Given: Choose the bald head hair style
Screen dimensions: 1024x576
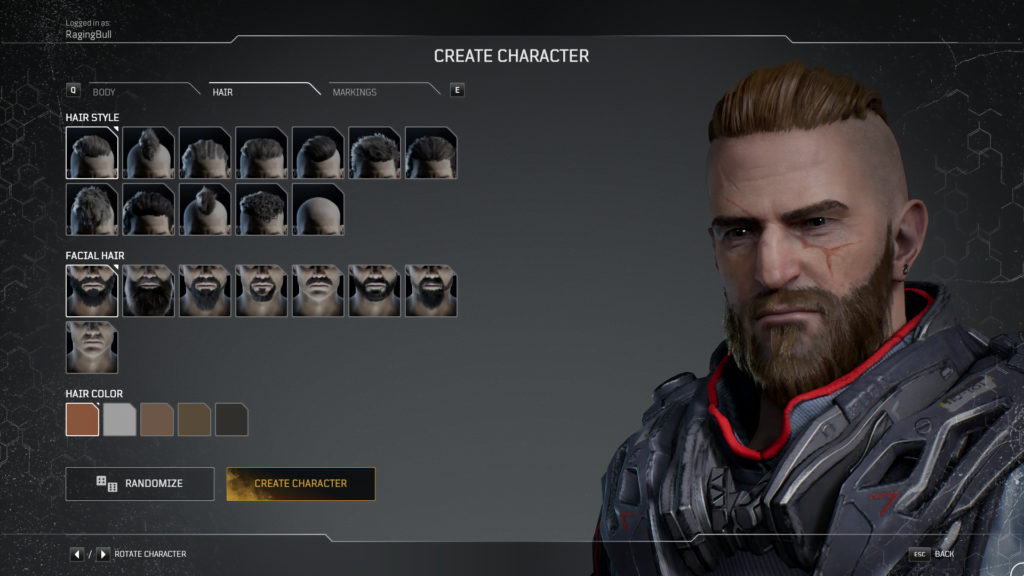Looking at the screenshot, I should click(318, 209).
